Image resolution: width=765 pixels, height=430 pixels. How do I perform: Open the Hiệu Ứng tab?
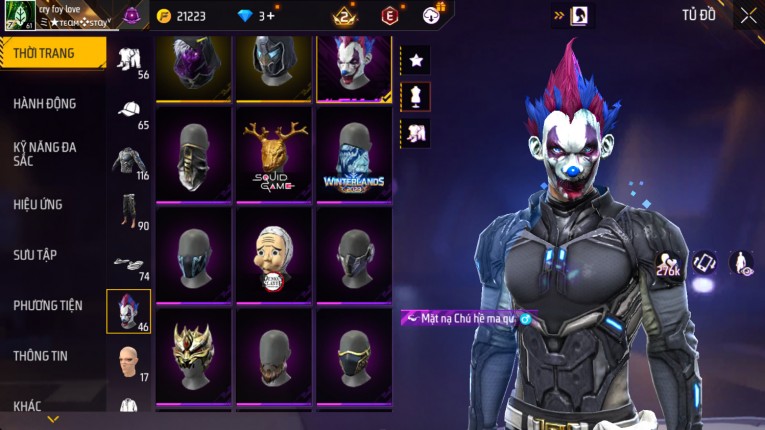(38, 204)
